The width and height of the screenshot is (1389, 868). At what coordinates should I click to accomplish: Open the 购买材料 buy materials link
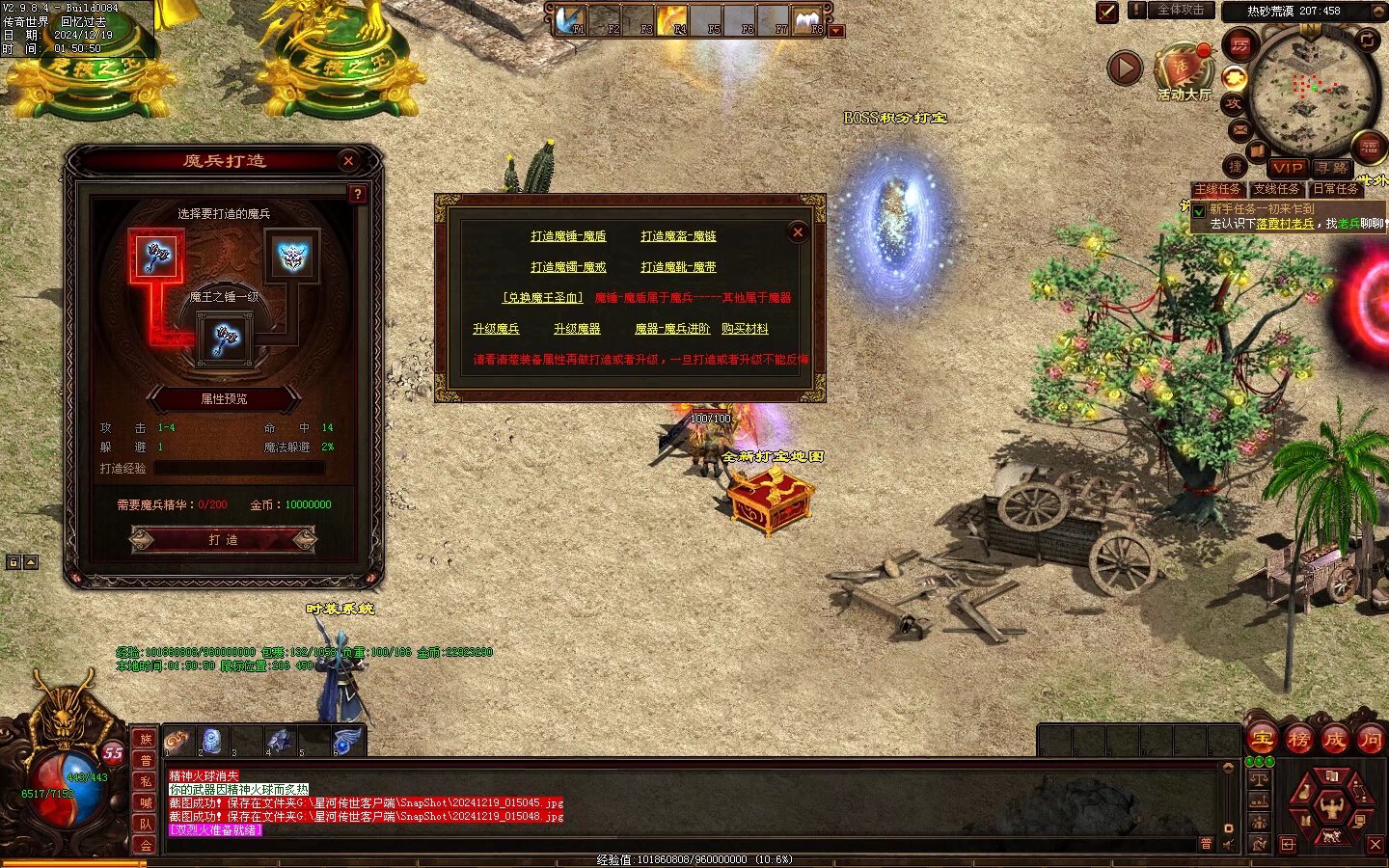pos(745,329)
